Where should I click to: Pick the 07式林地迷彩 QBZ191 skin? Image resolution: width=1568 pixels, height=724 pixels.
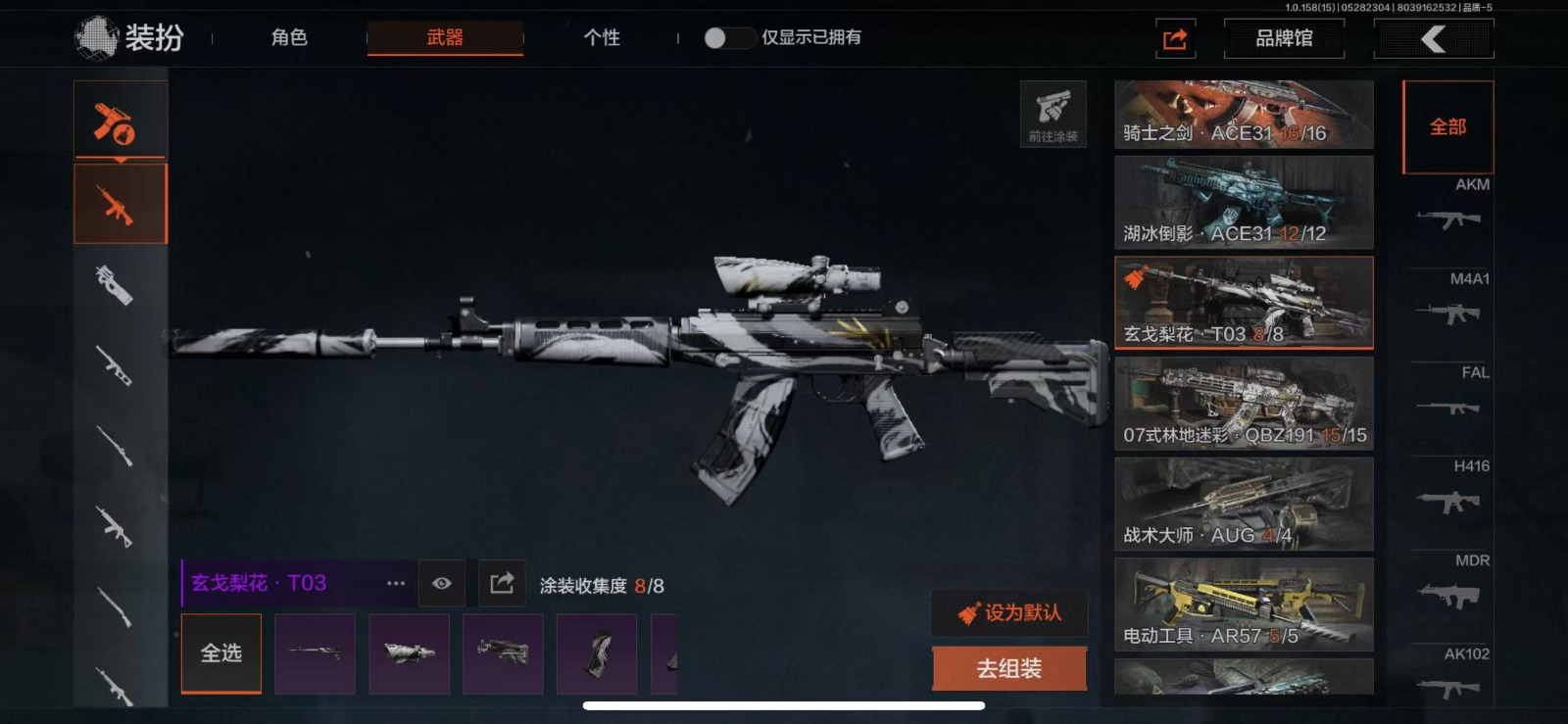(1244, 404)
